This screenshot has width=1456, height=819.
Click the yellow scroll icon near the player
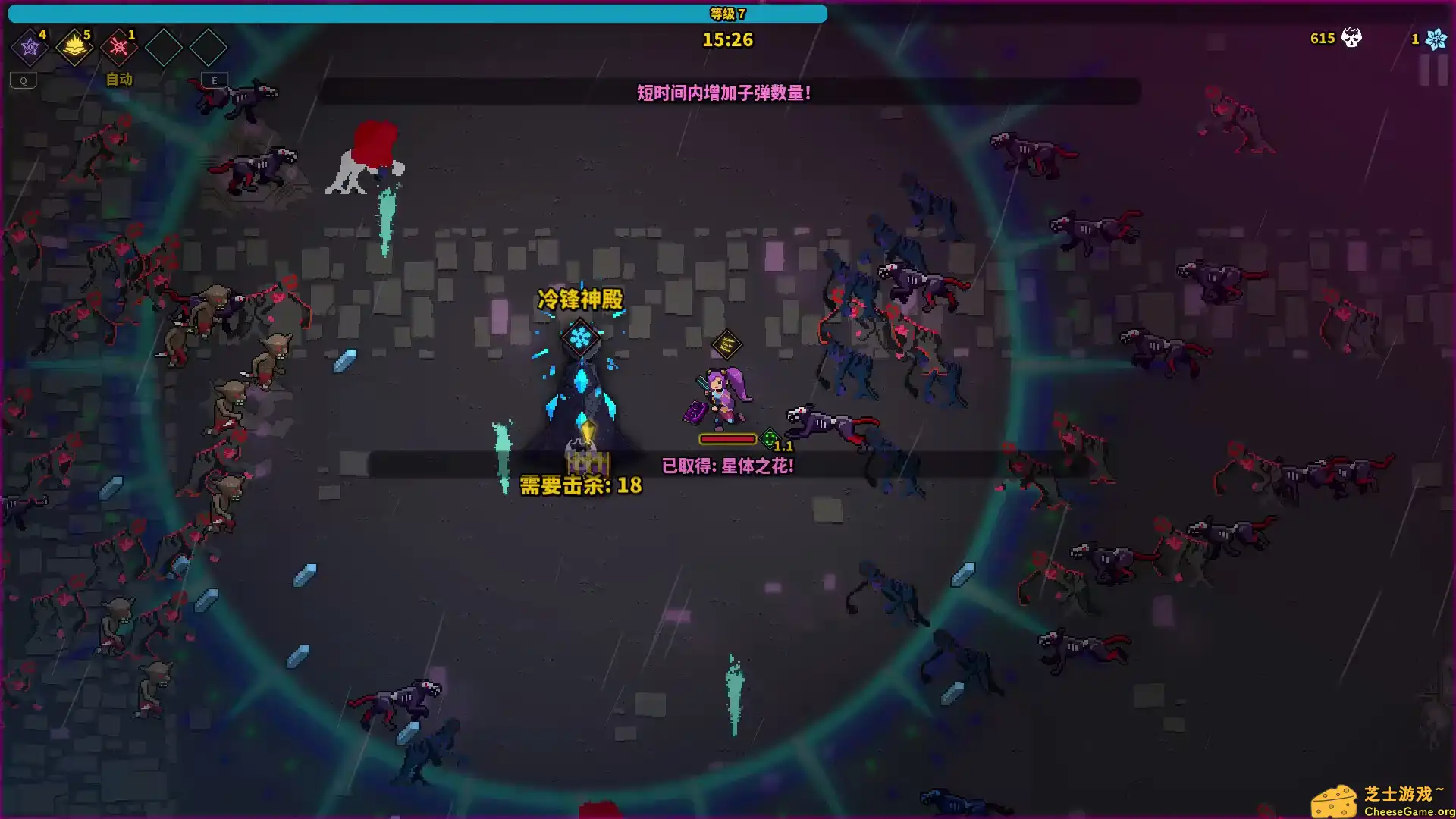726,345
